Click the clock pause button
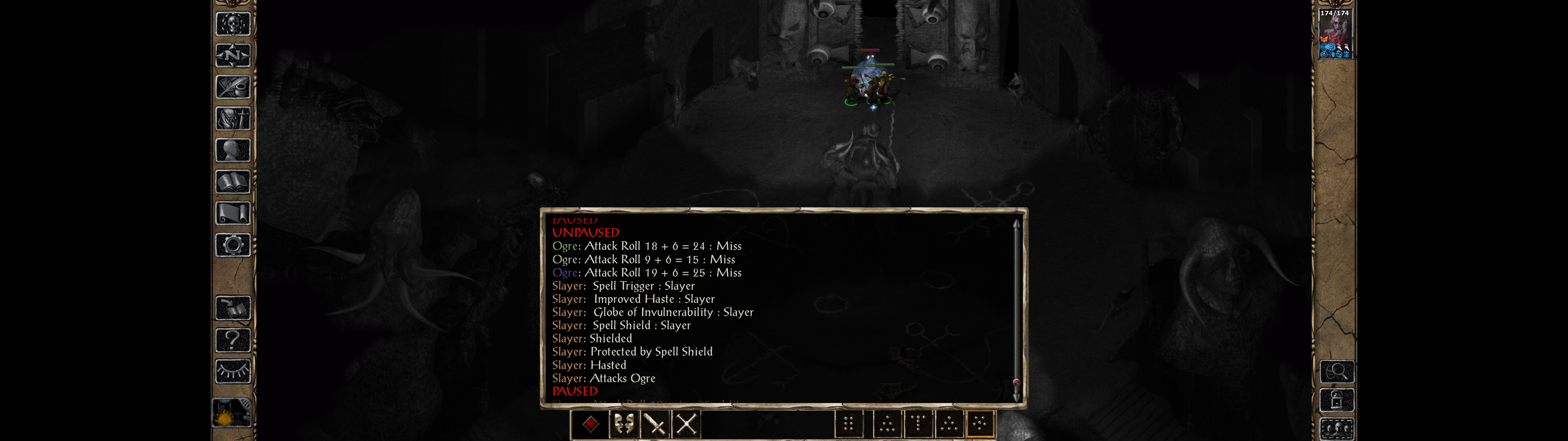This screenshot has height=441, width=1568. (x=232, y=413)
